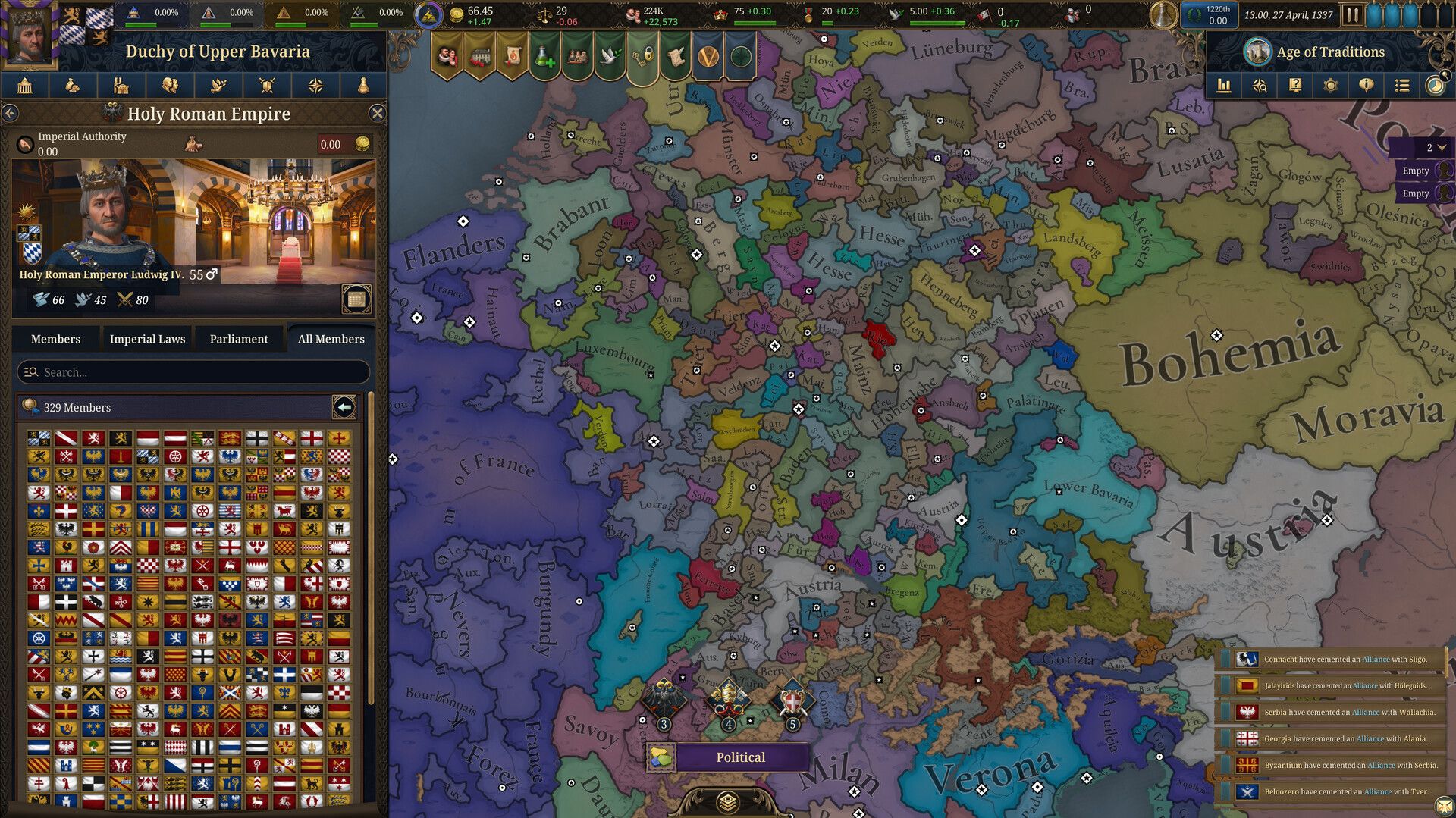
Task: Click the help book question-mark icon
Action: 1294,86
